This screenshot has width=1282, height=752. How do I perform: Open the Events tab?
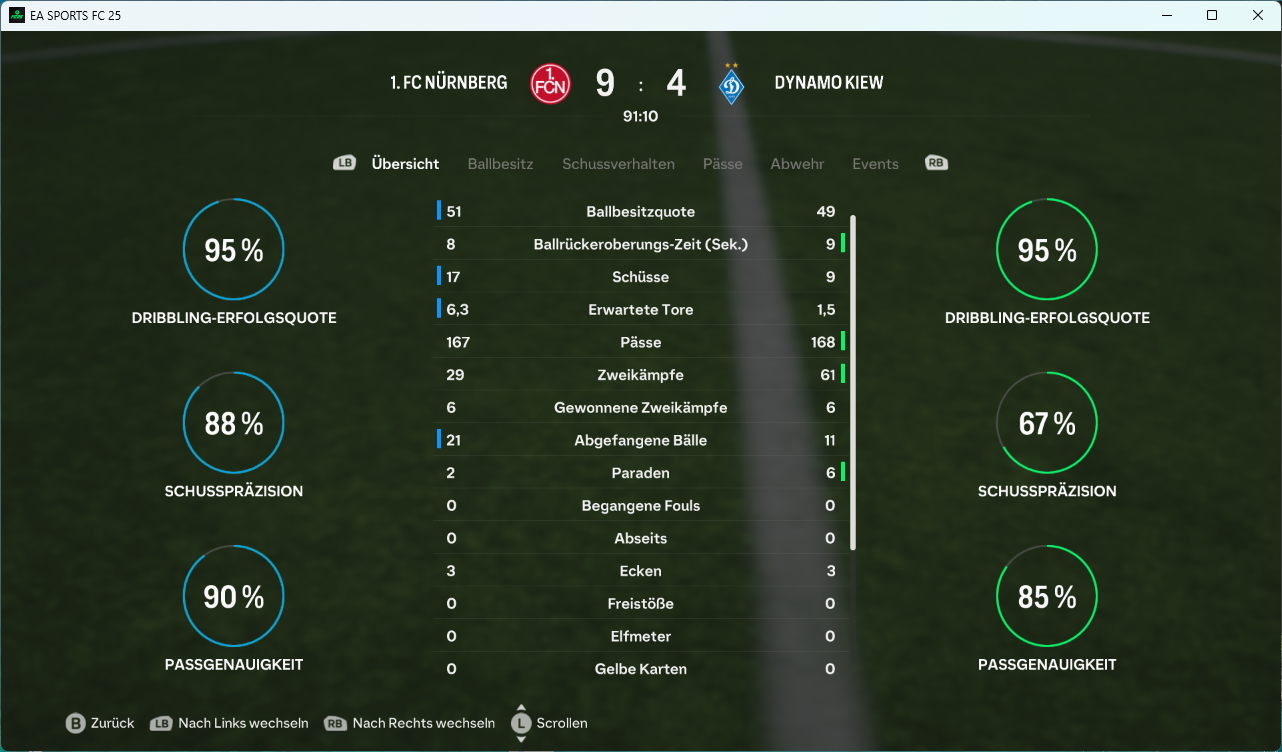coord(875,164)
